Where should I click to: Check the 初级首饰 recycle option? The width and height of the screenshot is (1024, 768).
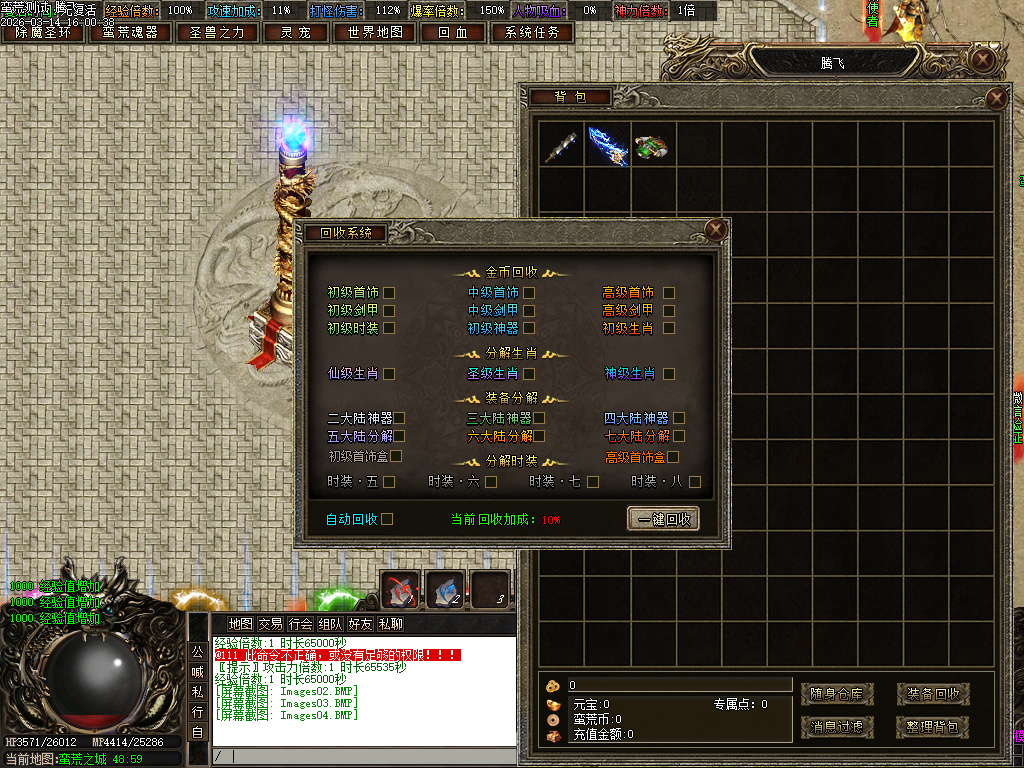click(389, 293)
